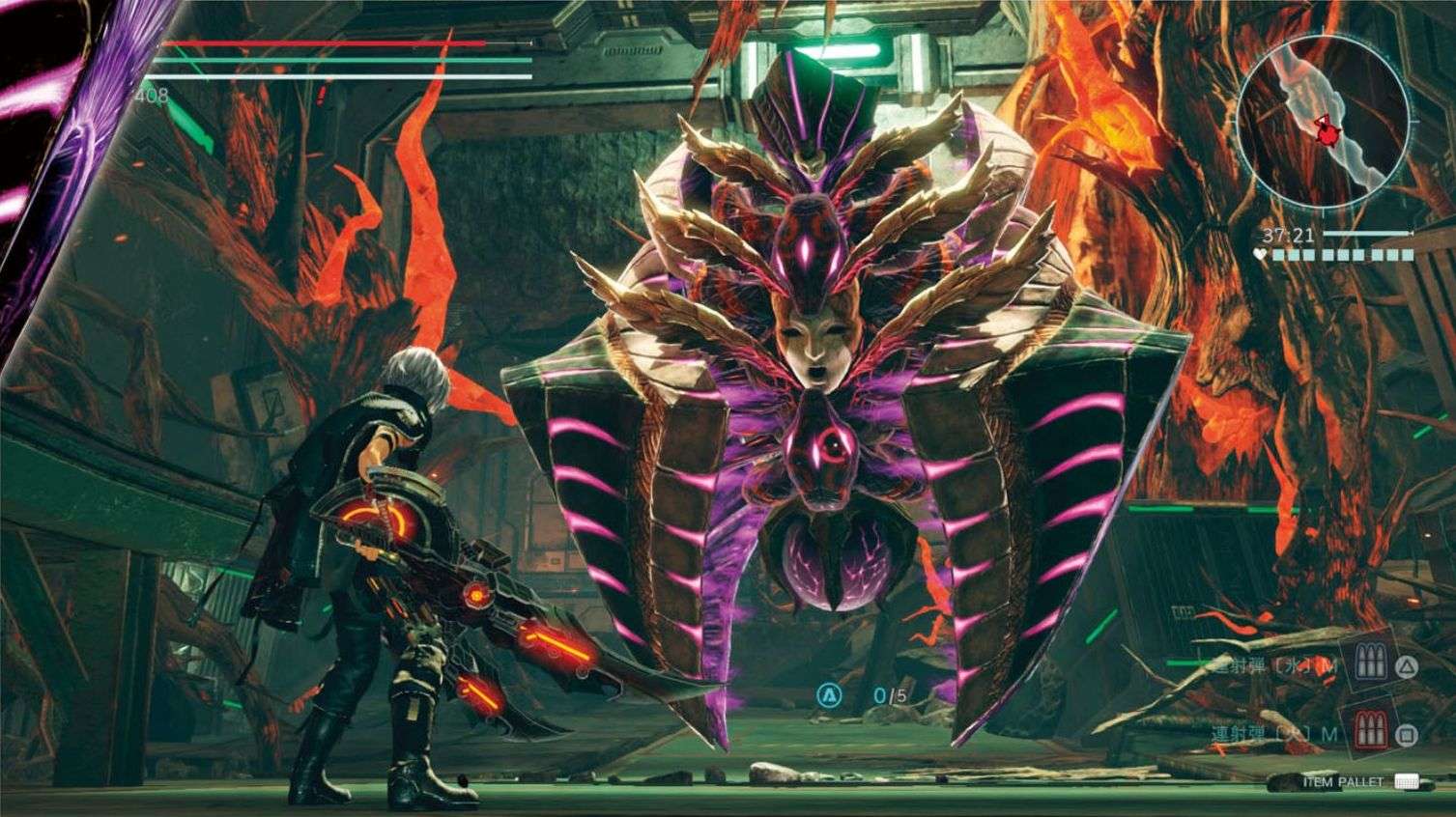This screenshot has width=1456, height=817.
Task: Select the ITEM PALLET label text
Action: point(1343,780)
